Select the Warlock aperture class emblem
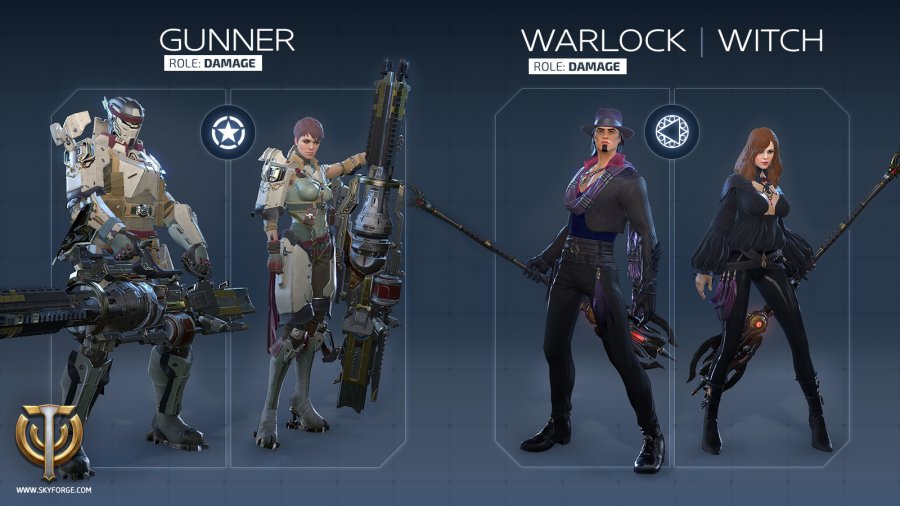 (671, 132)
